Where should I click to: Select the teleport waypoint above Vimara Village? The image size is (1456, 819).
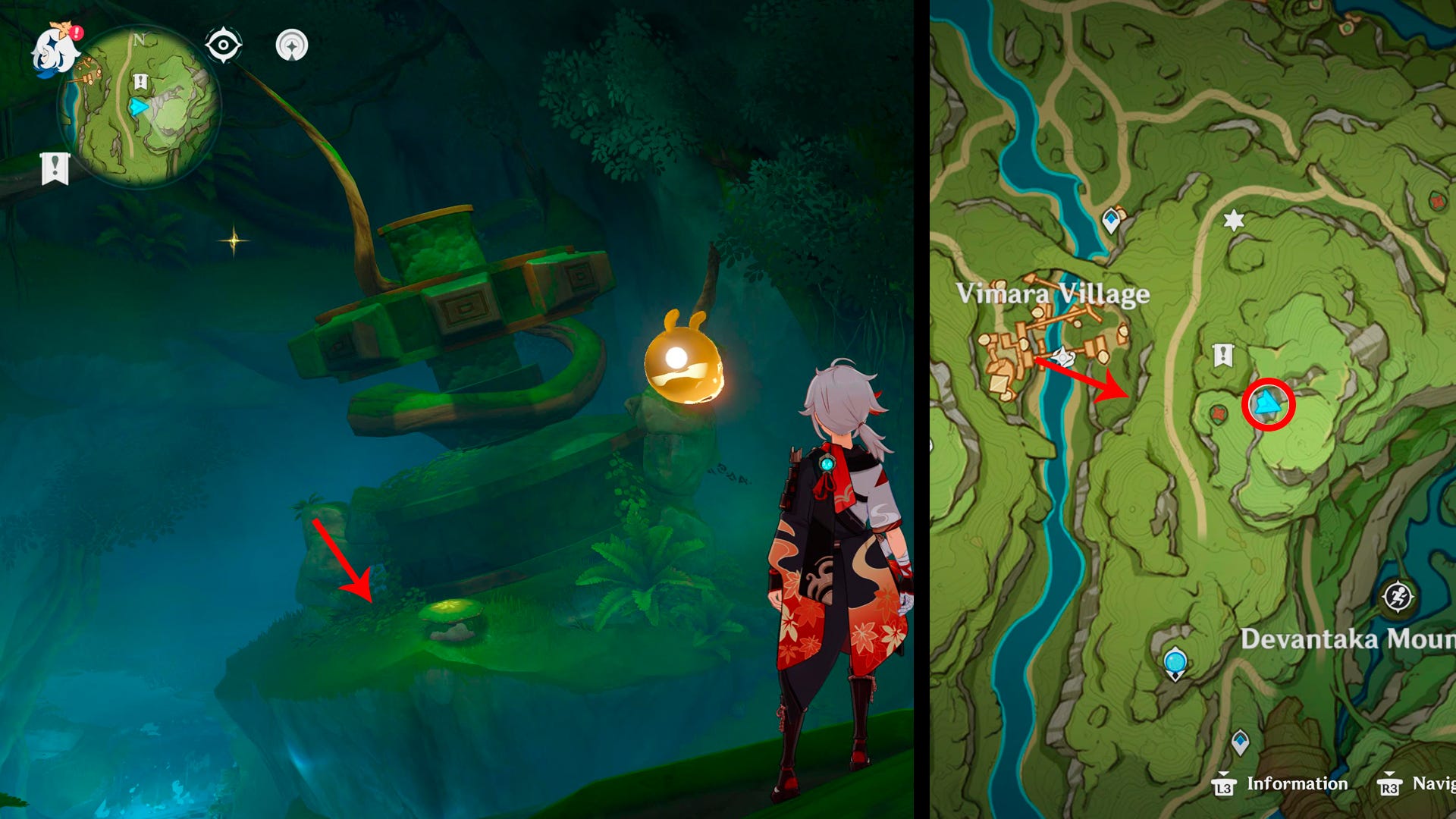click(1111, 219)
